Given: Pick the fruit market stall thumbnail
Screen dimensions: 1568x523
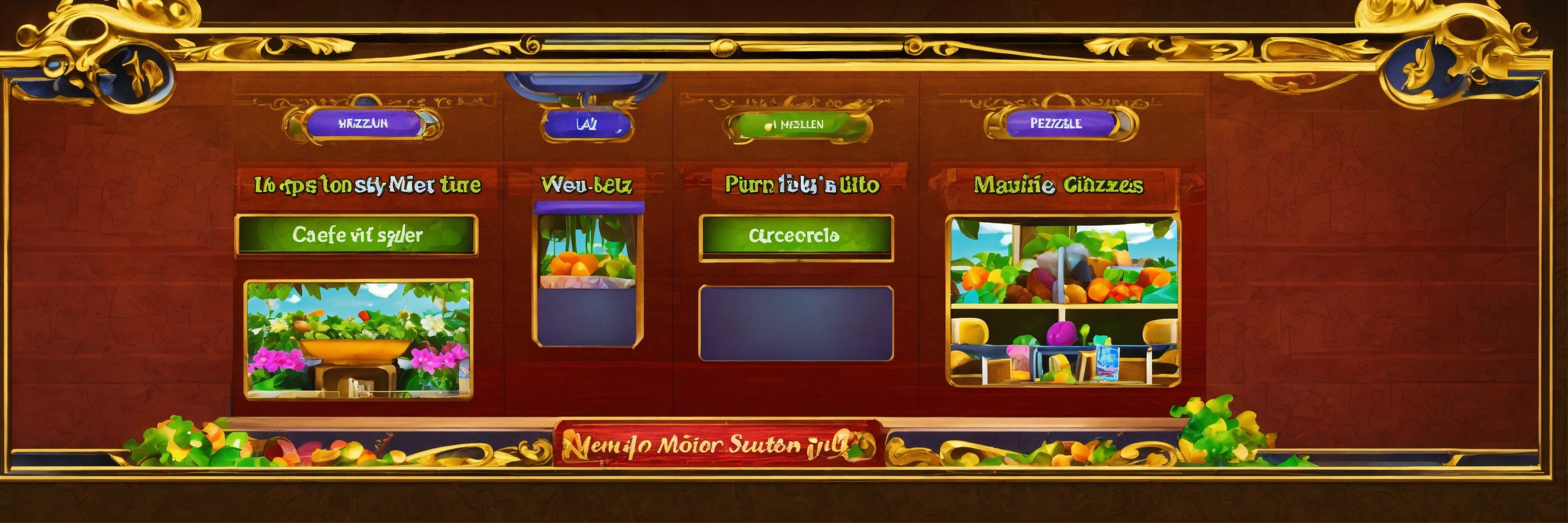Looking at the screenshot, I should pyautogui.click(x=1063, y=301).
